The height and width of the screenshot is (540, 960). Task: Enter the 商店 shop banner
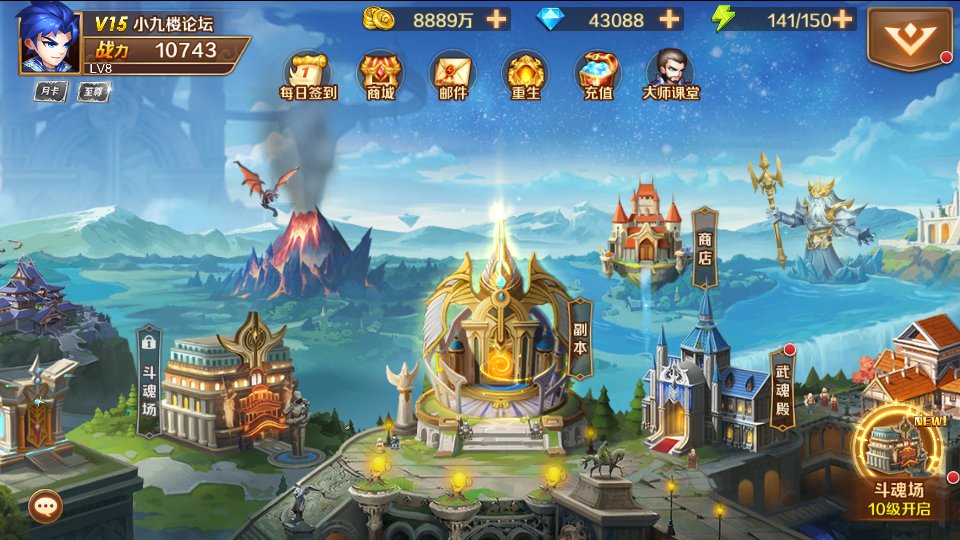(x=705, y=247)
